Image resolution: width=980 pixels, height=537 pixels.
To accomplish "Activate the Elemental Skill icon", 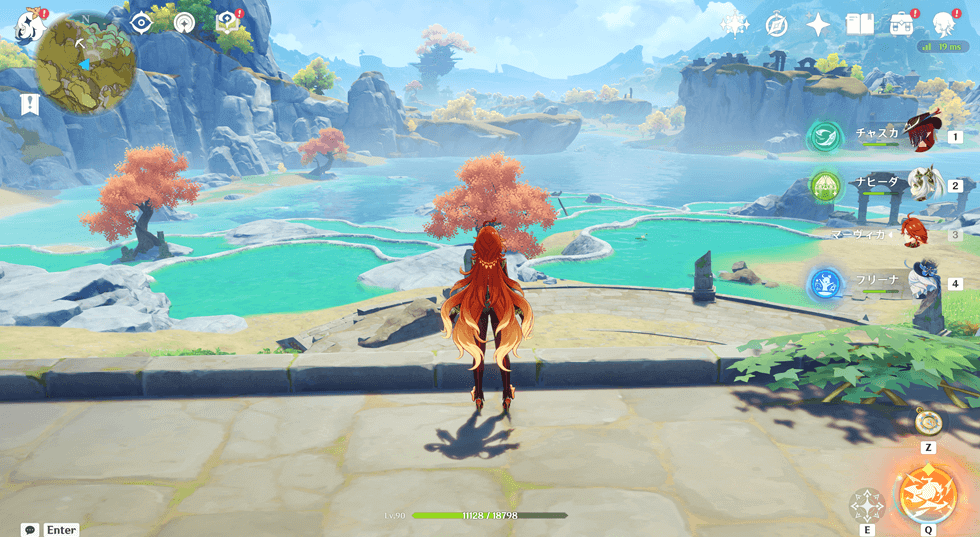I will [866, 504].
